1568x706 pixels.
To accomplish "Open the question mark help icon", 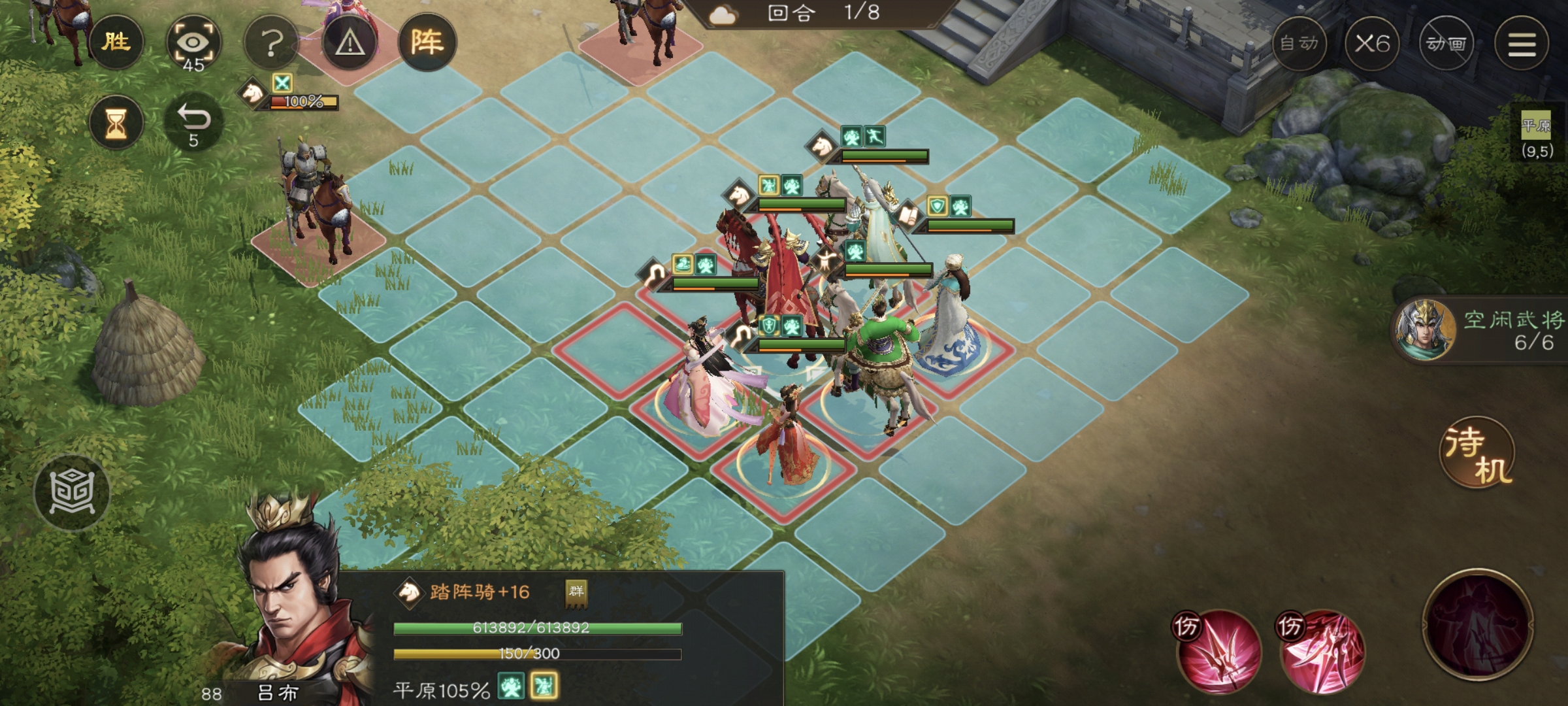I will (x=273, y=41).
